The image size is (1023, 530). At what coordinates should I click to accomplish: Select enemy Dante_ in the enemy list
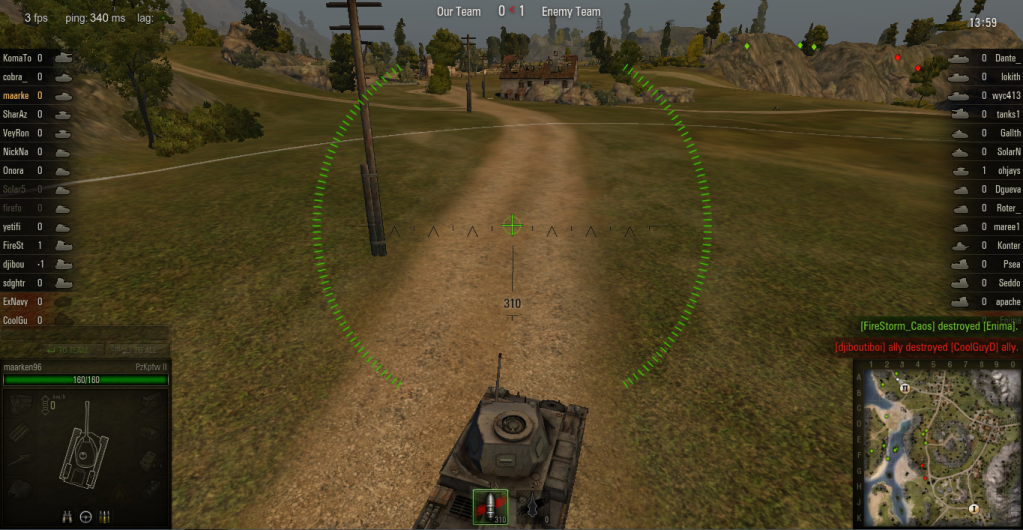point(1009,59)
